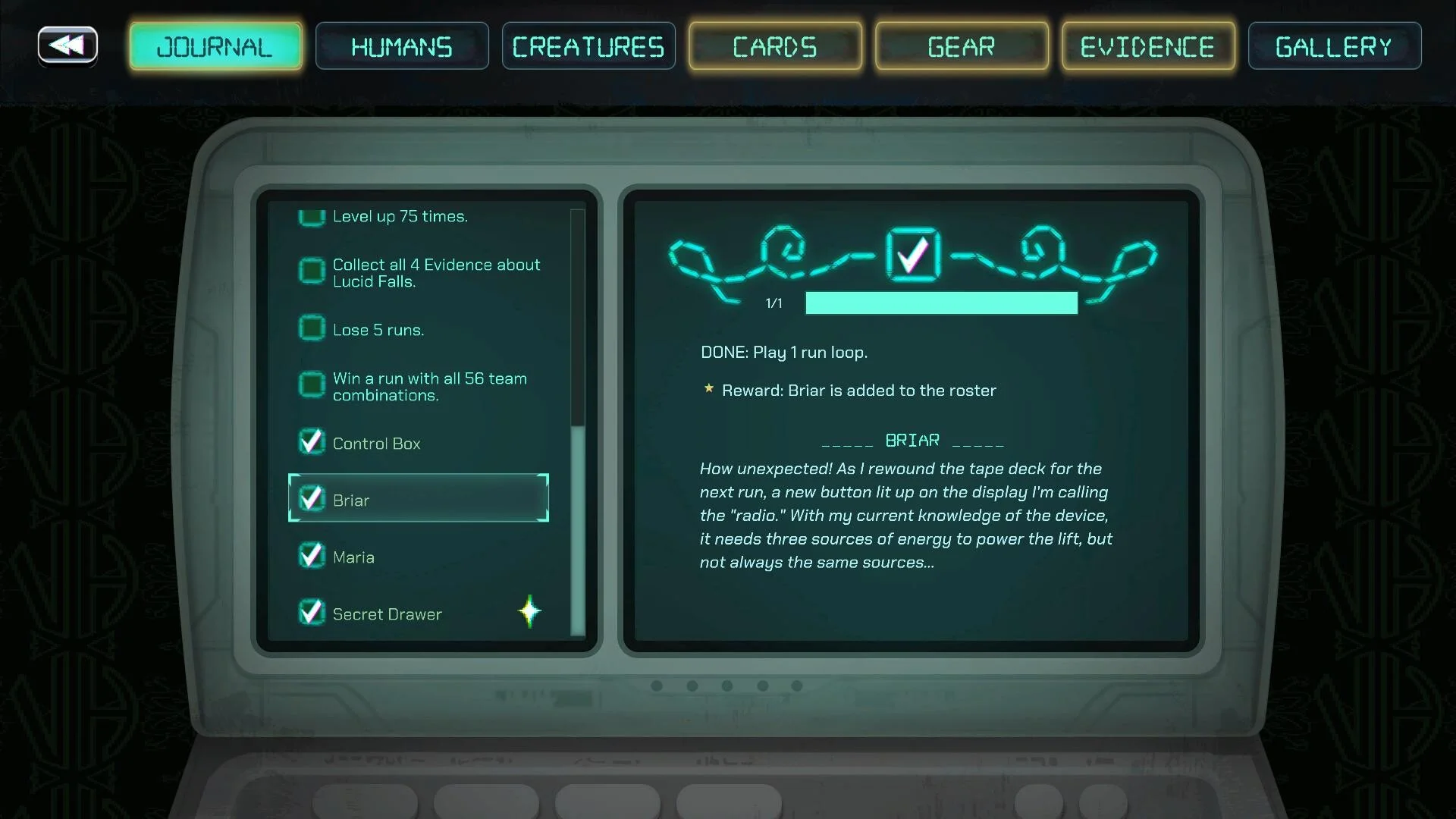The width and height of the screenshot is (1456, 819).
Task: Open the Control Box journal entry
Action: coord(376,444)
